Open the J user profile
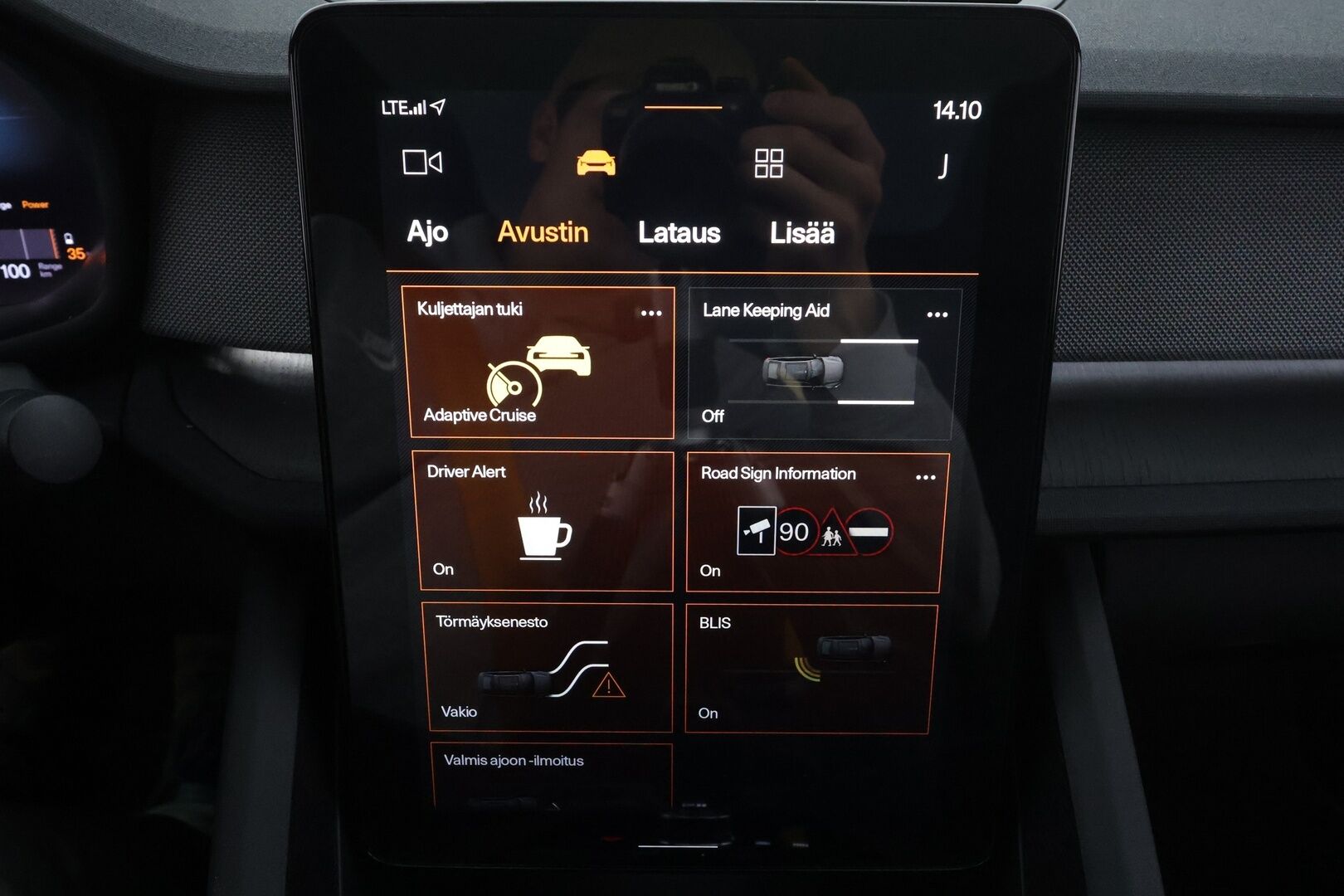Viewport: 1344px width, 896px height. point(942,163)
